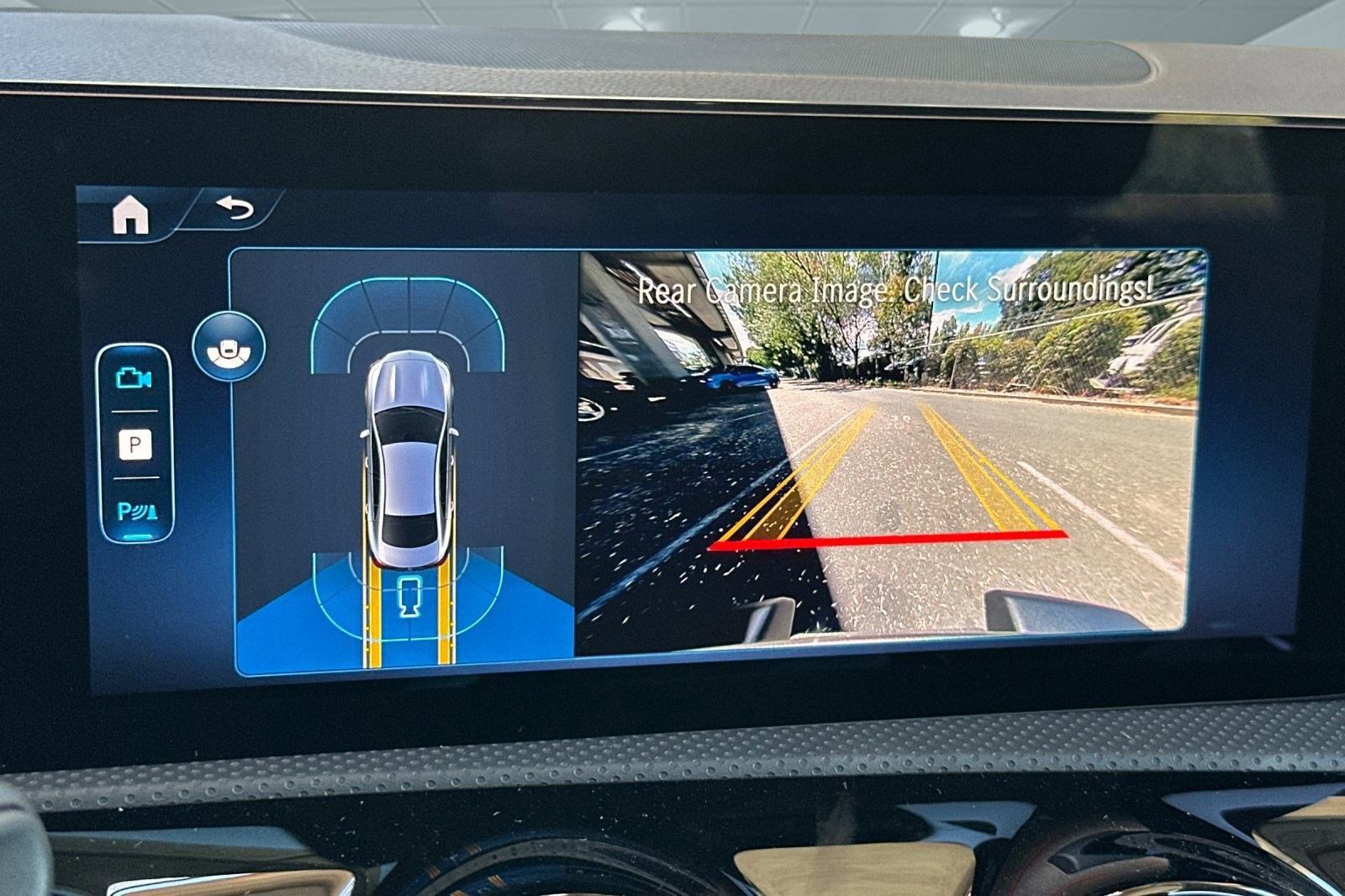Activate Park Assist with sensors icon

[x=137, y=509]
